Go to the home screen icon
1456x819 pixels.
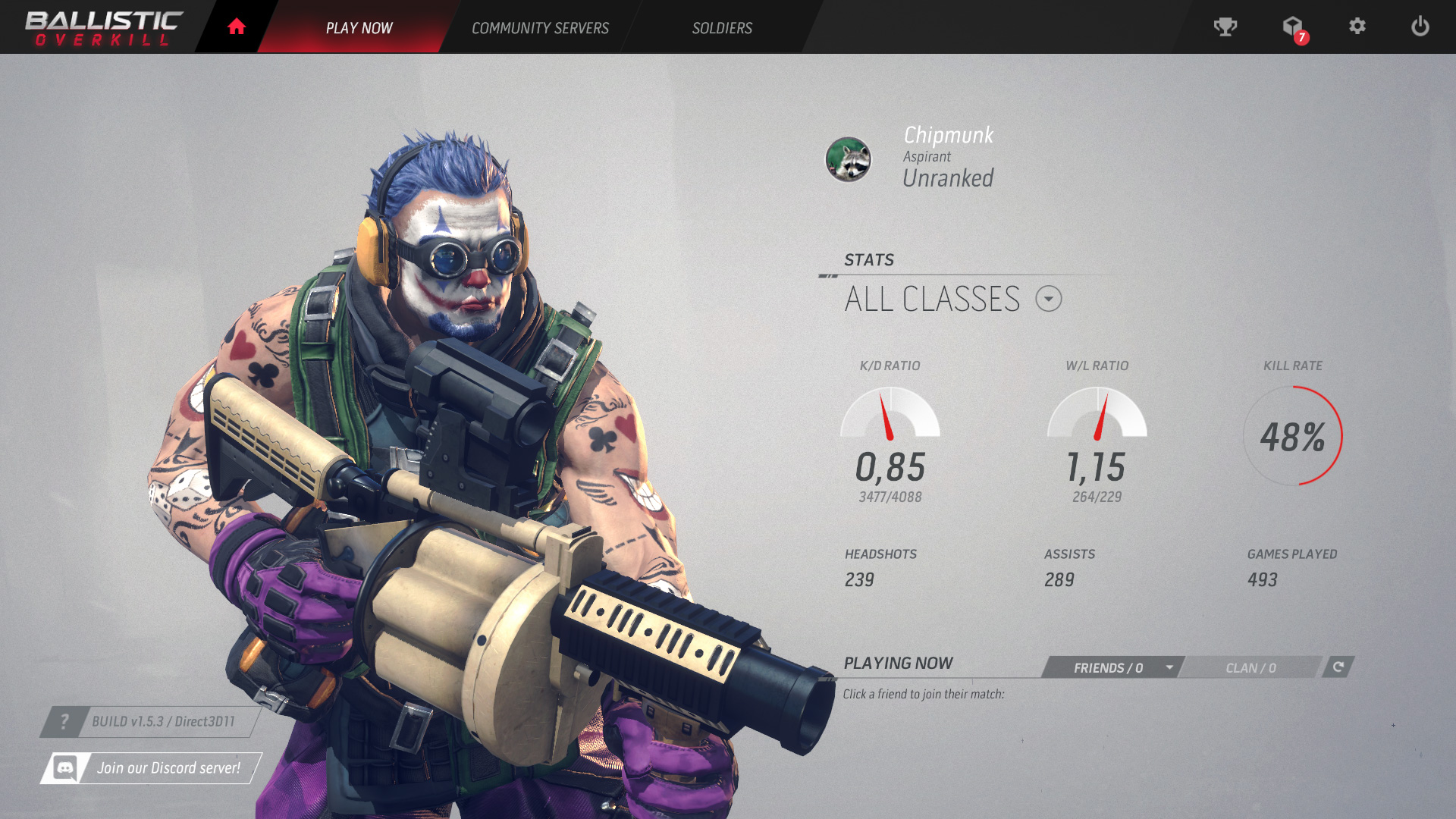pyautogui.click(x=237, y=27)
